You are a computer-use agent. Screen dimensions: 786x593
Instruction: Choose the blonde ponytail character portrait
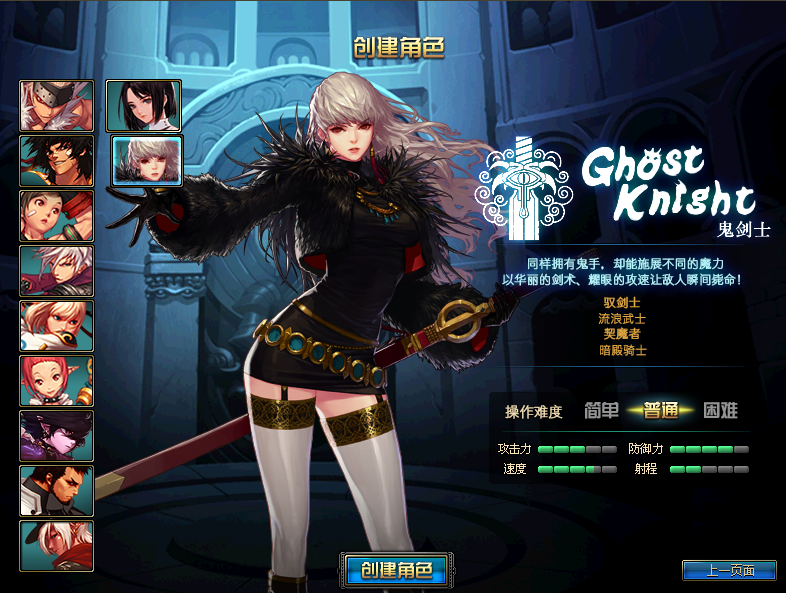(x=57, y=325)
